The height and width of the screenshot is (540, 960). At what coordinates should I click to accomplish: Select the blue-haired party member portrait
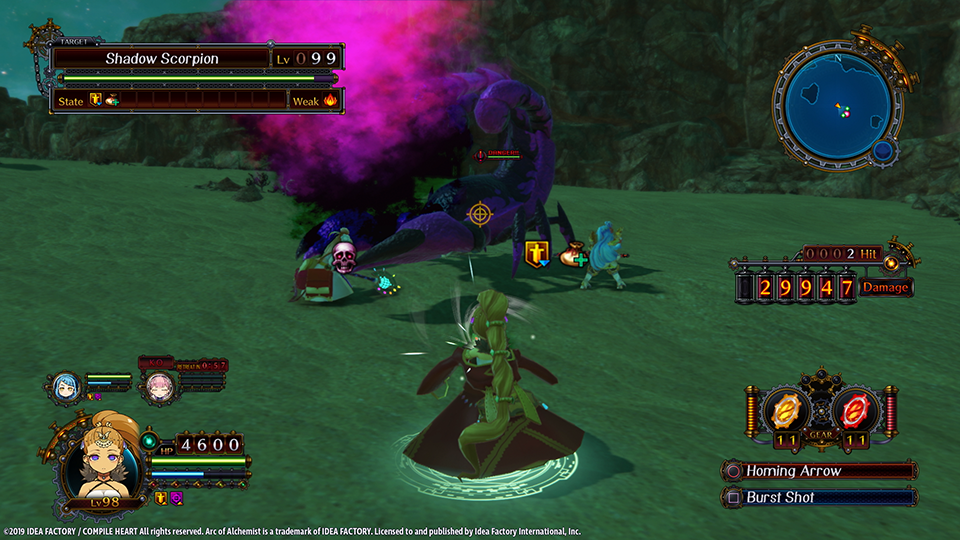[64, 387]
